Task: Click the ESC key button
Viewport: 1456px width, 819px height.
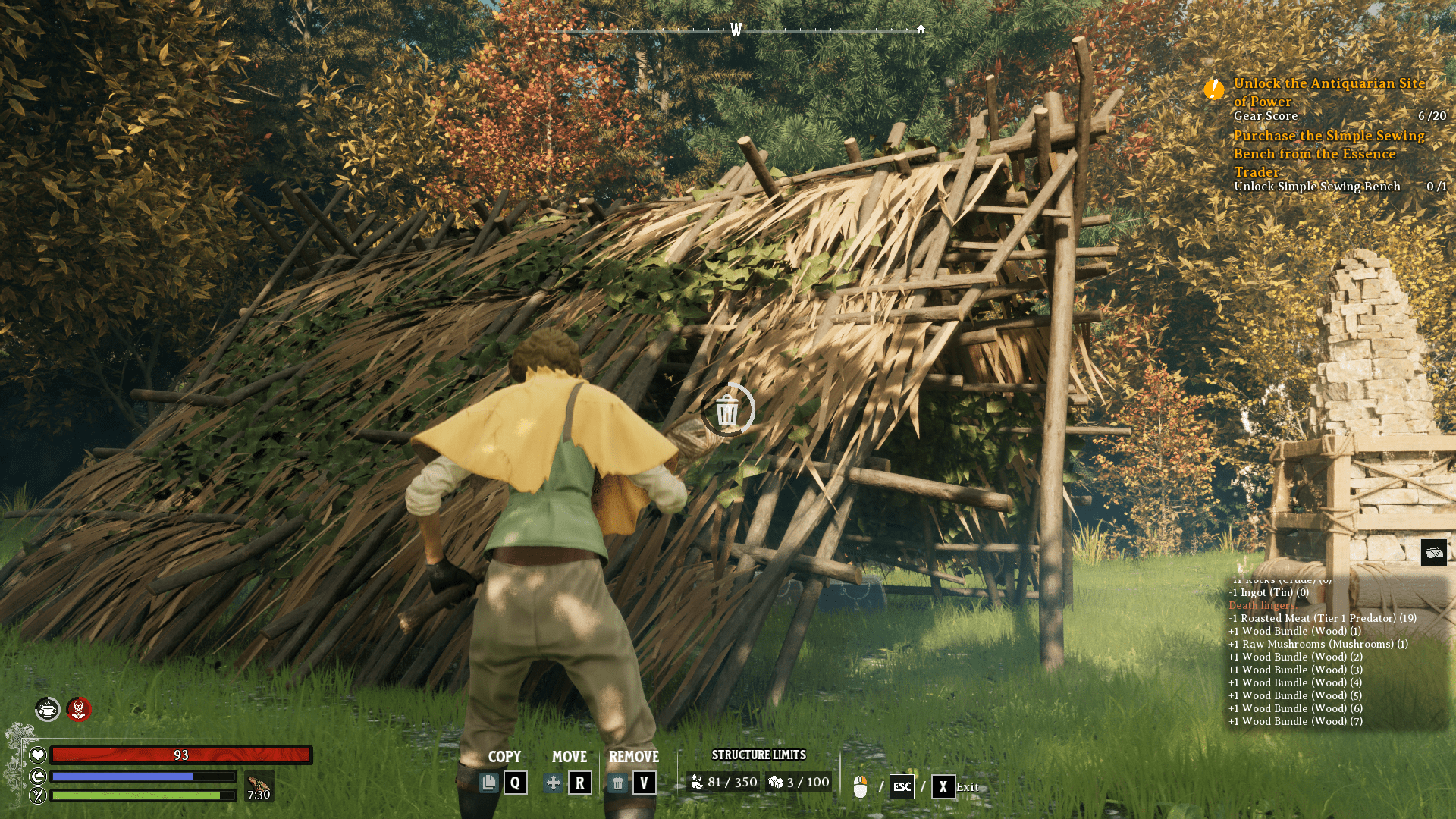Action: 901,787
